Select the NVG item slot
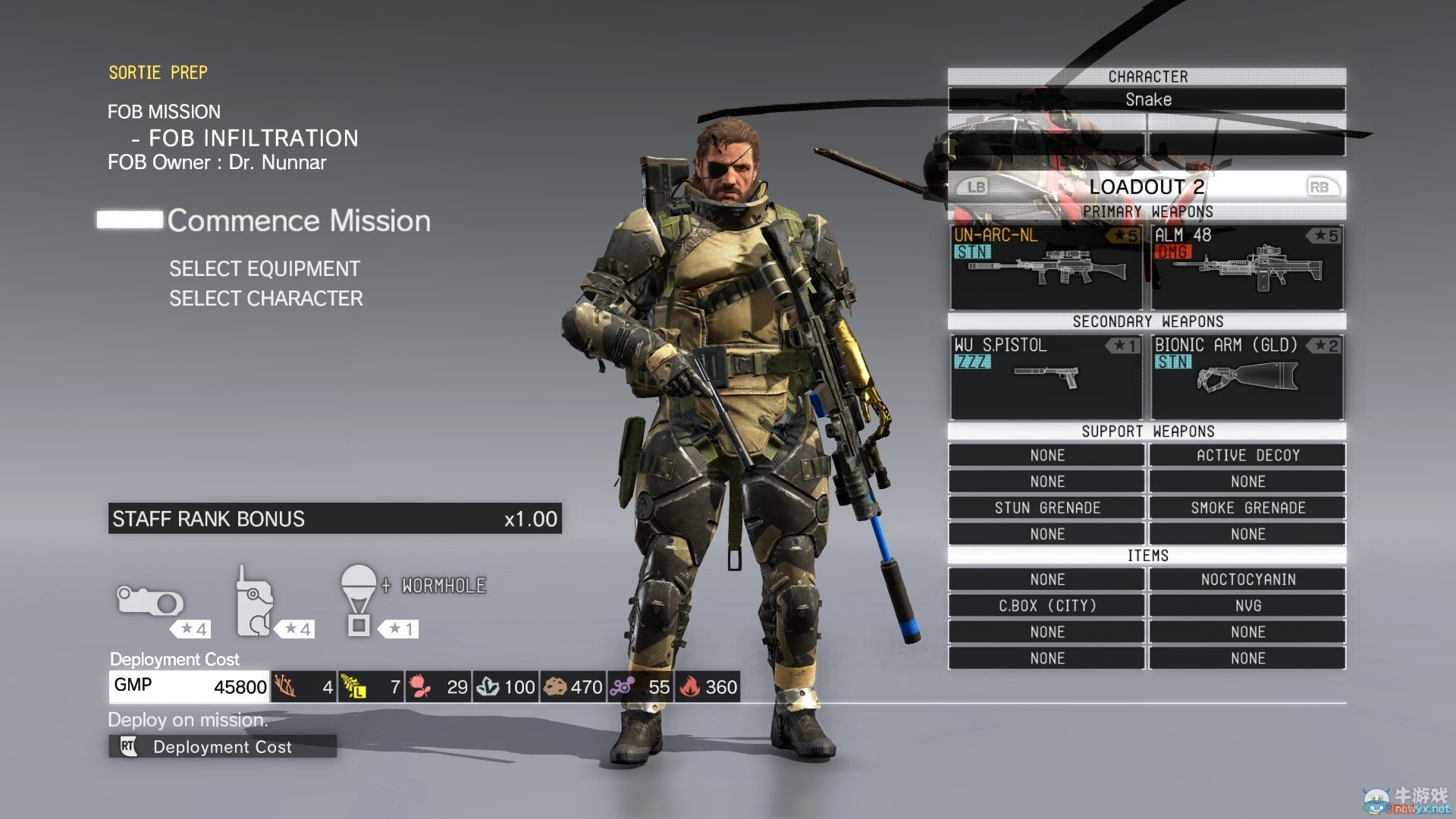This screenshot has width=1456, height=819. [1247, 606]
